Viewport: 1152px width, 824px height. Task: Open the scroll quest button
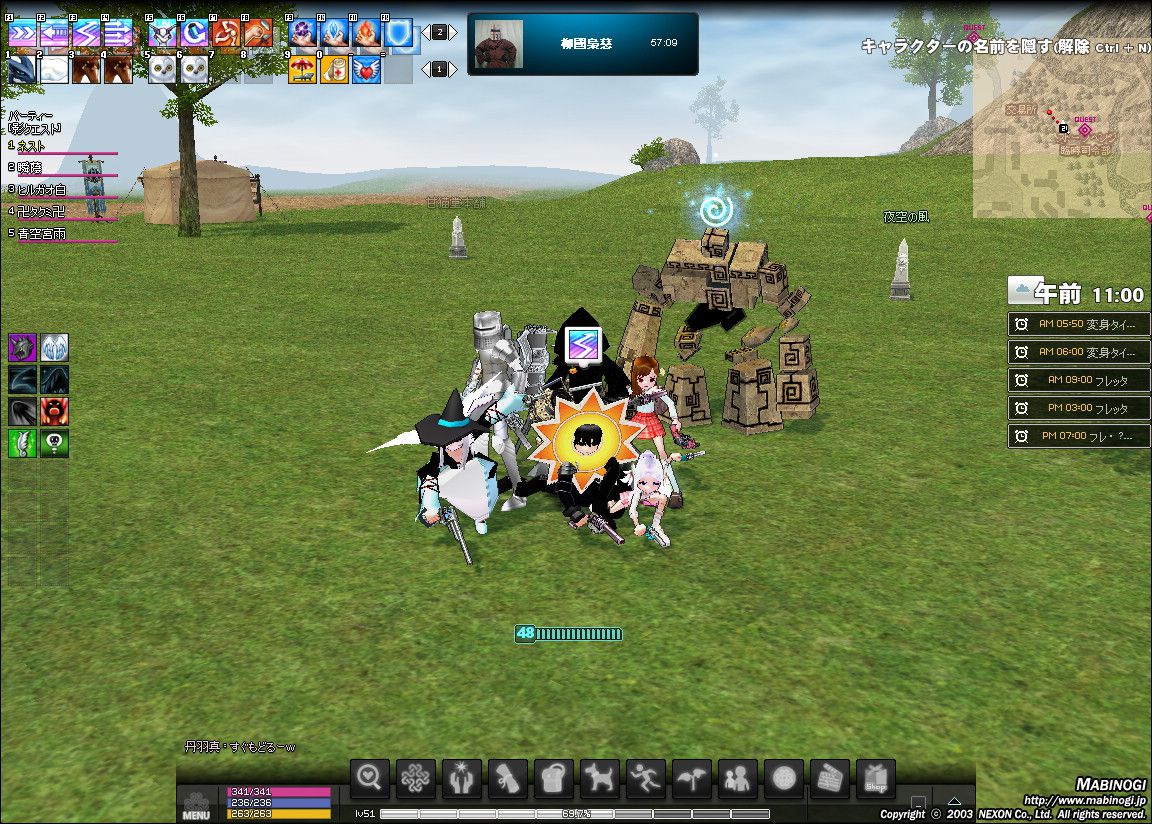click(508, 779)
